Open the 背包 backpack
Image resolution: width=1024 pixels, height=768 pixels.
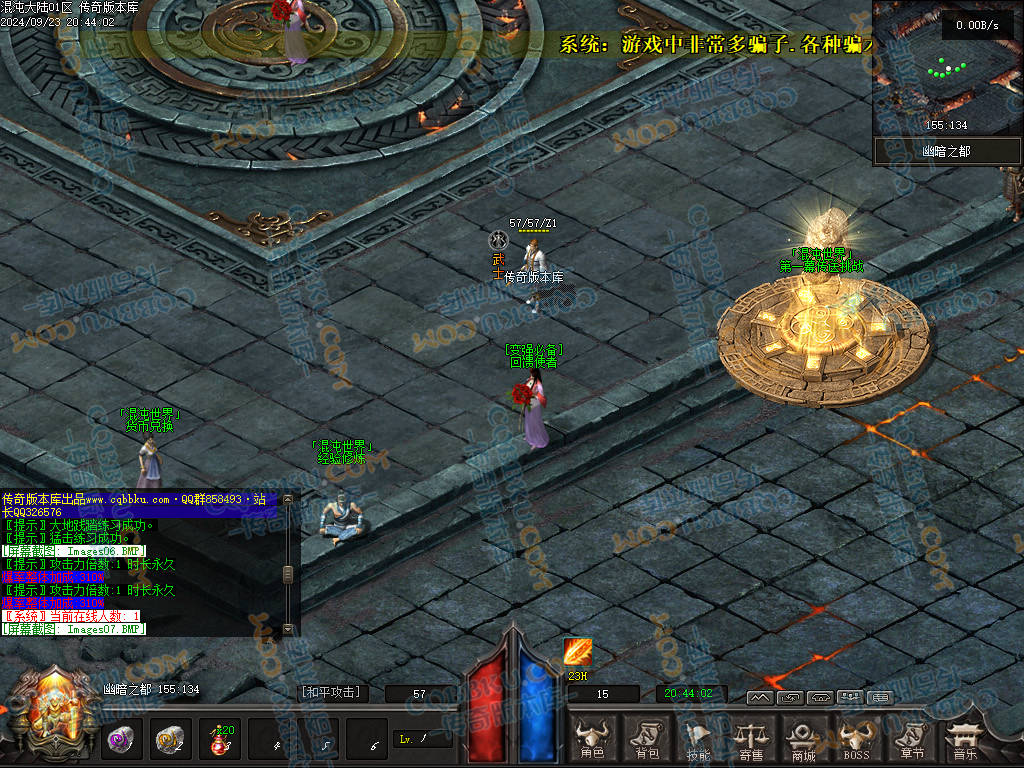(646, 738)
